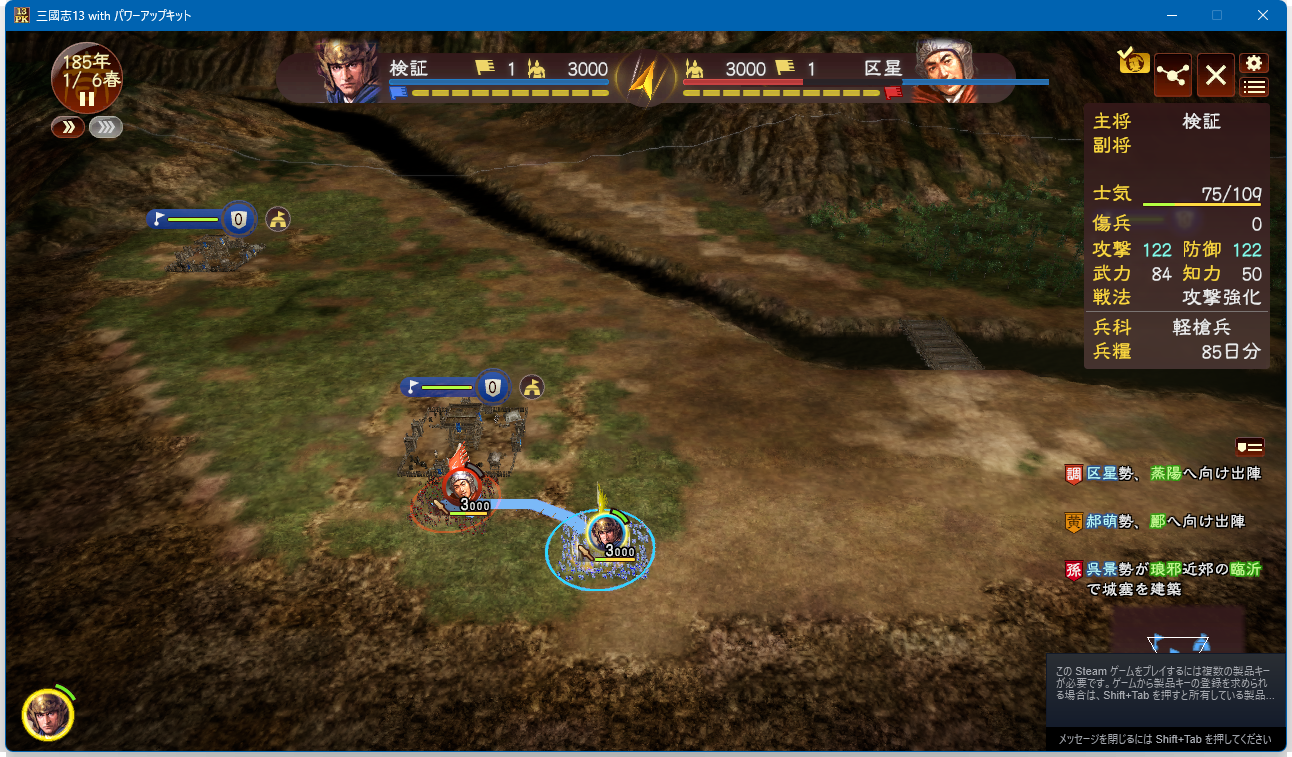Select the red-ringed enemy unit with 3000 troops

tap(460, 490)
